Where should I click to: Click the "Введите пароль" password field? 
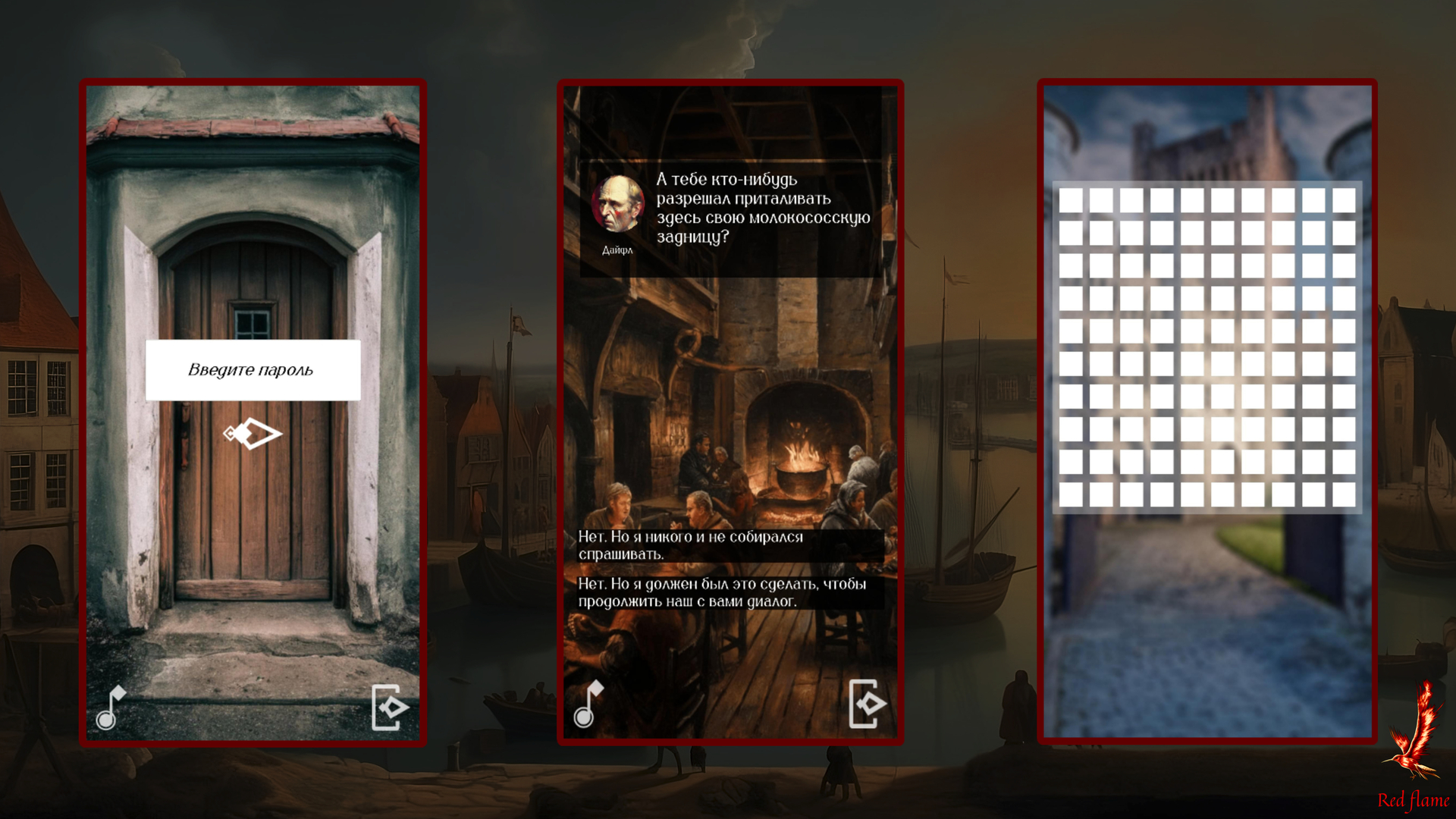(x=253, y=370)
